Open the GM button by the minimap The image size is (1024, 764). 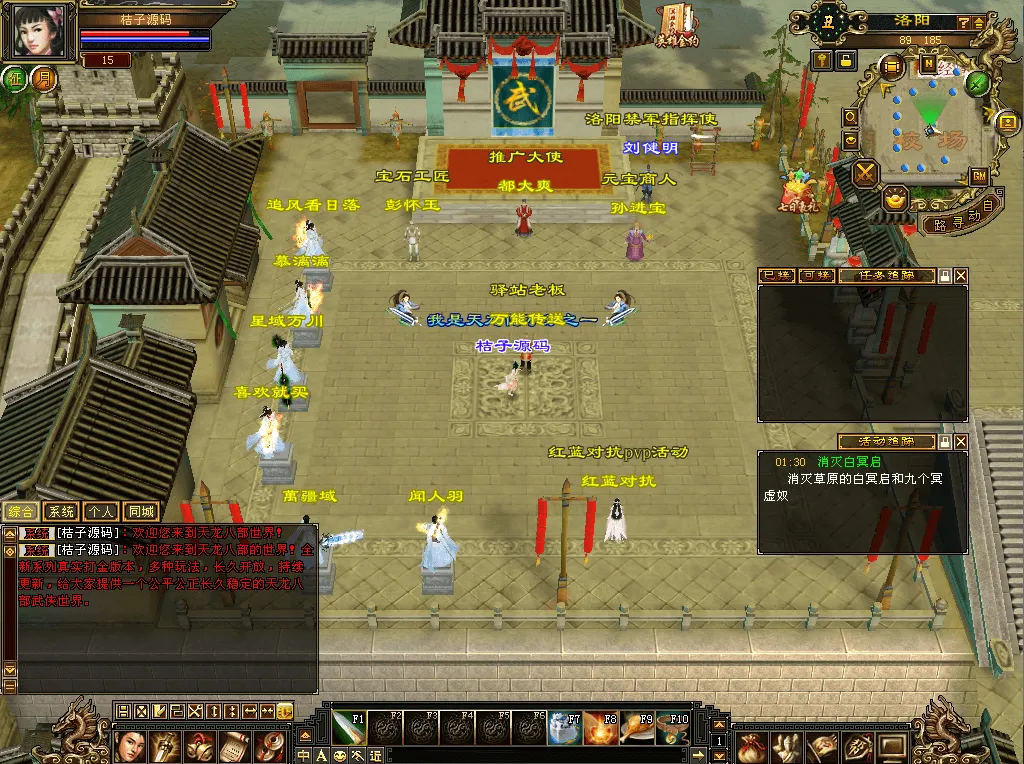(x=979, y=176)
